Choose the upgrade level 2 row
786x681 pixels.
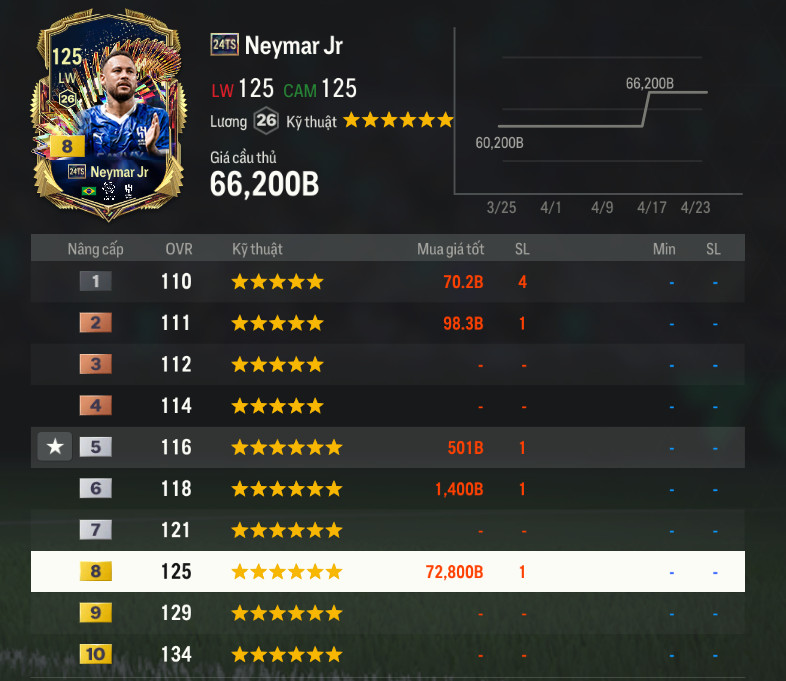click(387, 323)
